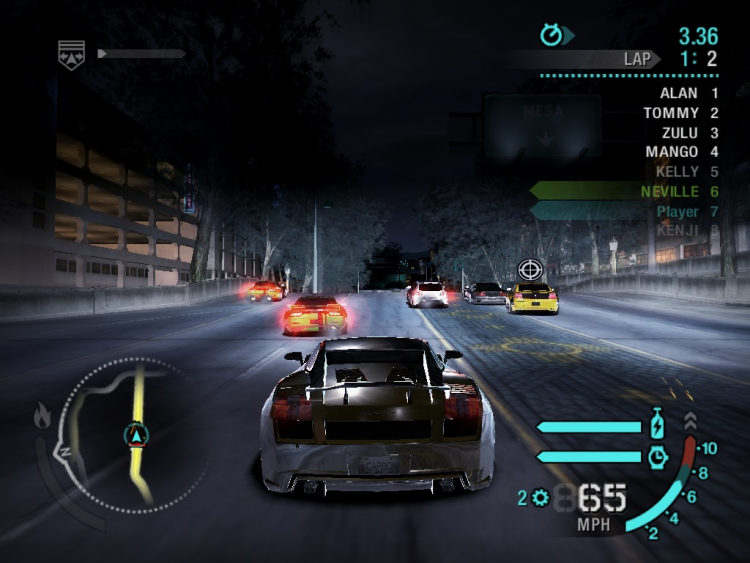Click the speedbreaker stopwatch icon
The width and height of the screenshot is (750, 563).
click(x=657, y=456)
